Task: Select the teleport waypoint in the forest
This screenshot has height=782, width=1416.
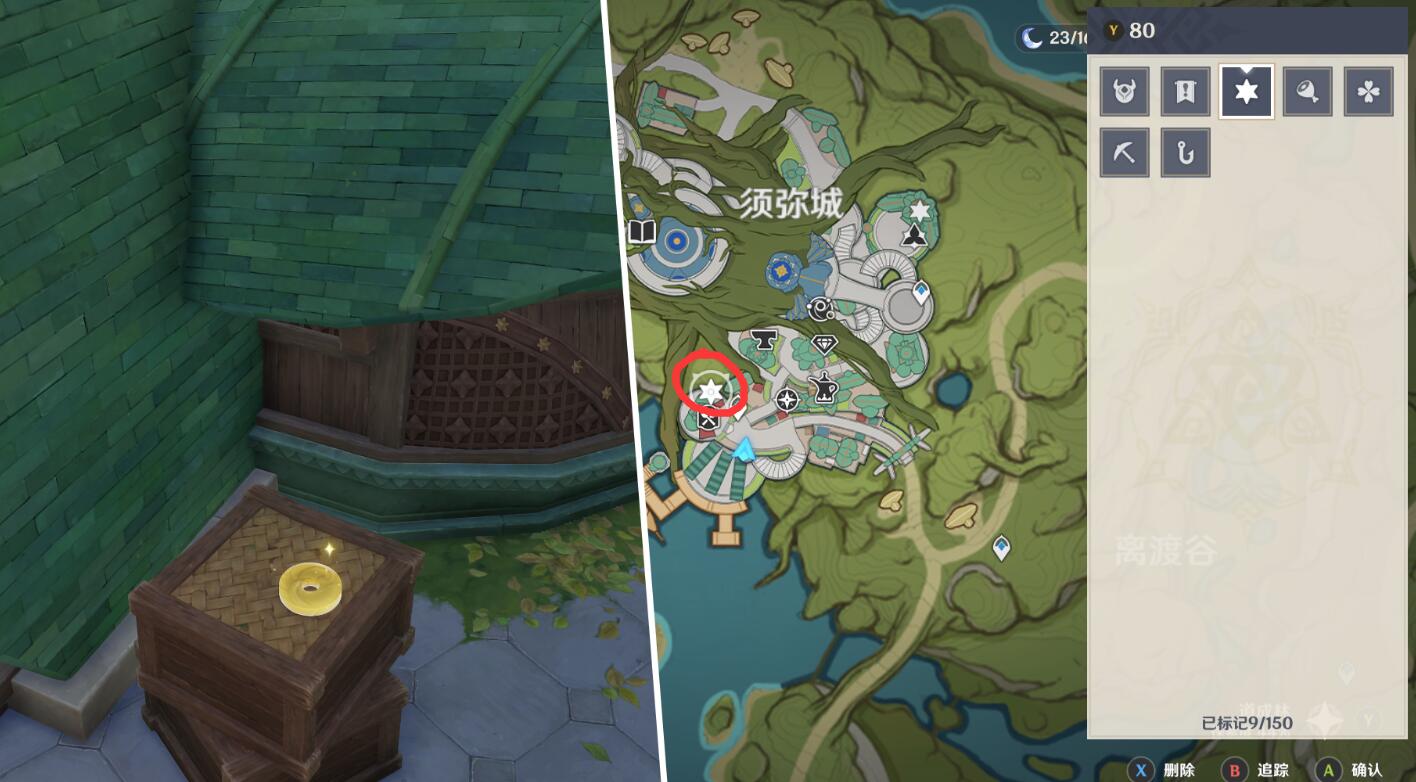Action: coord(1000,547)
